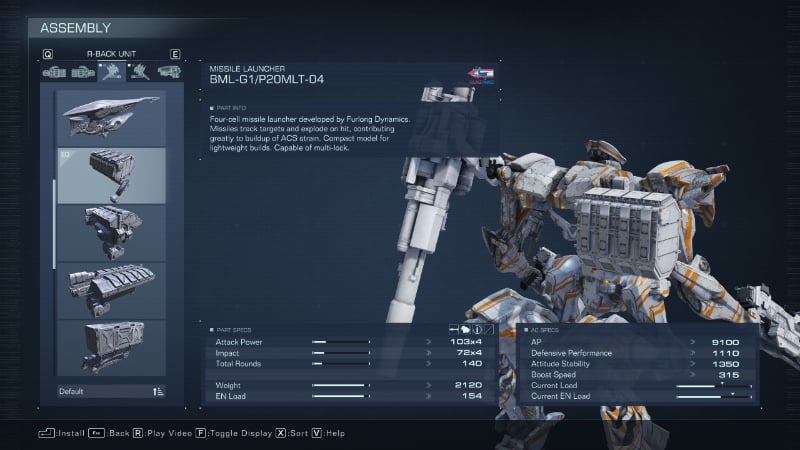The image size is (800, 450).
Task: Select the box launcher with printed lettering
Action: (111, 347)
